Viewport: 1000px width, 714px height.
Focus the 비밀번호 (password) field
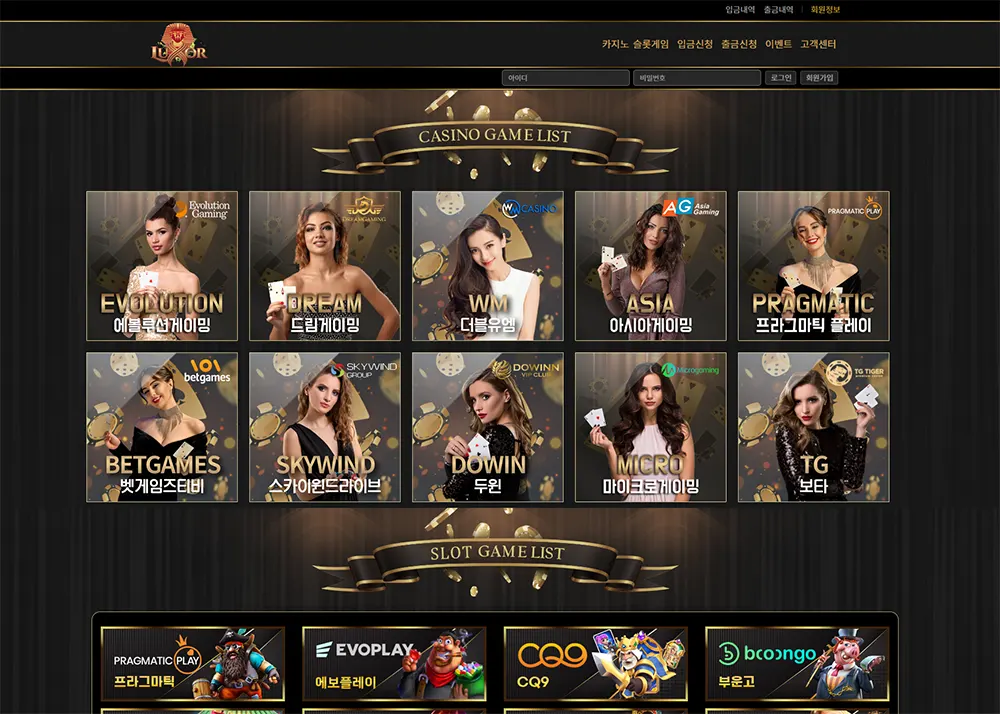[697, 78]
